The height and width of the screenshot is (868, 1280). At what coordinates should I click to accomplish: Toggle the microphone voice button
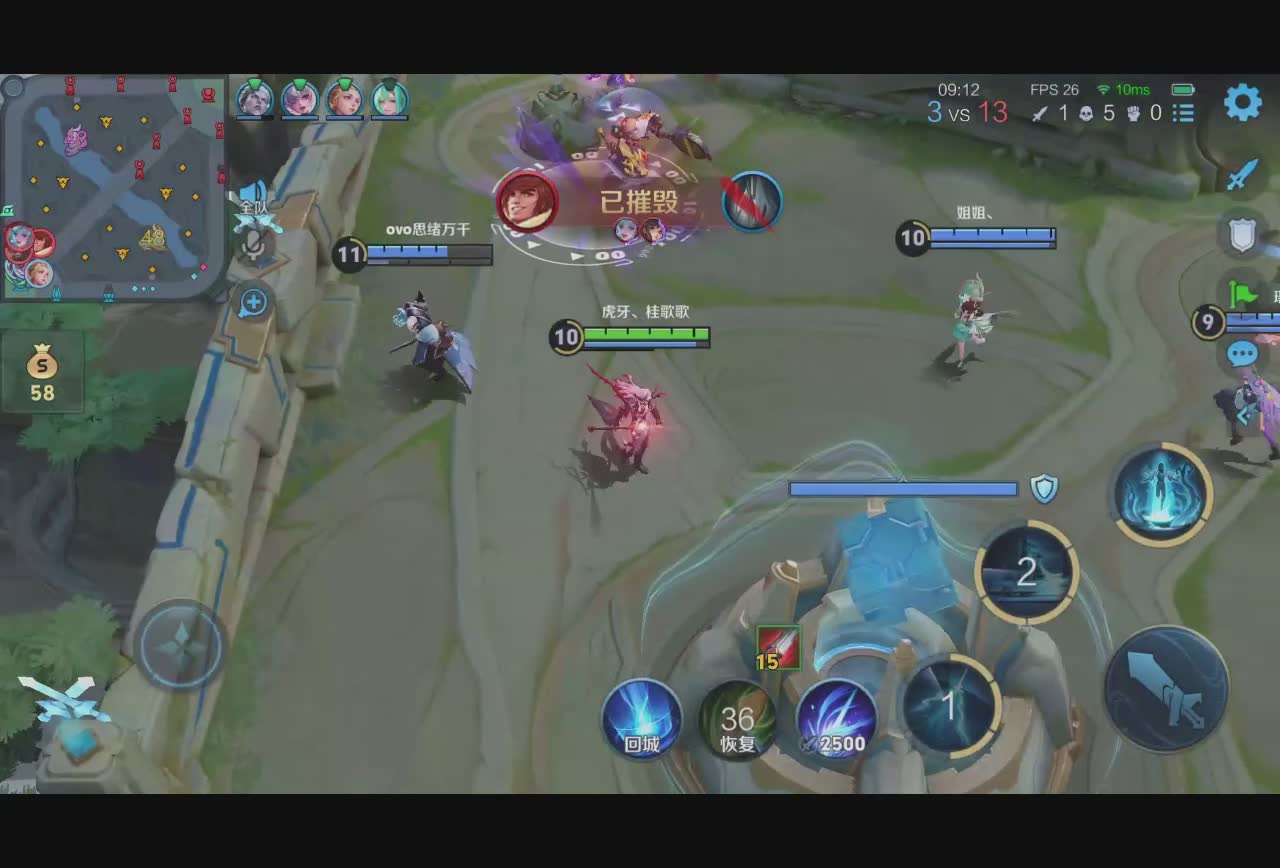pyautogui.click(x=254, y=246)
